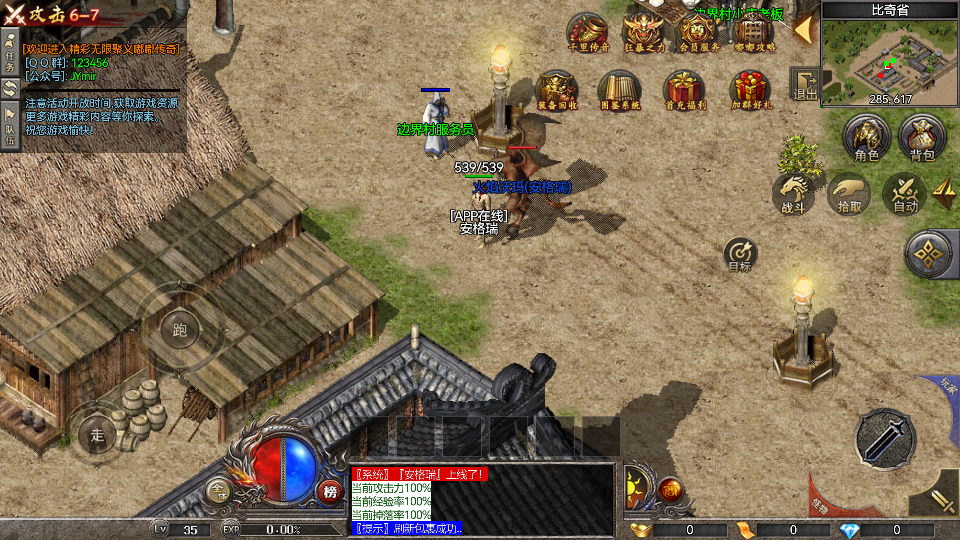
Task: Open the 榜 ranking button by the orb
Action: click(331, 490)
